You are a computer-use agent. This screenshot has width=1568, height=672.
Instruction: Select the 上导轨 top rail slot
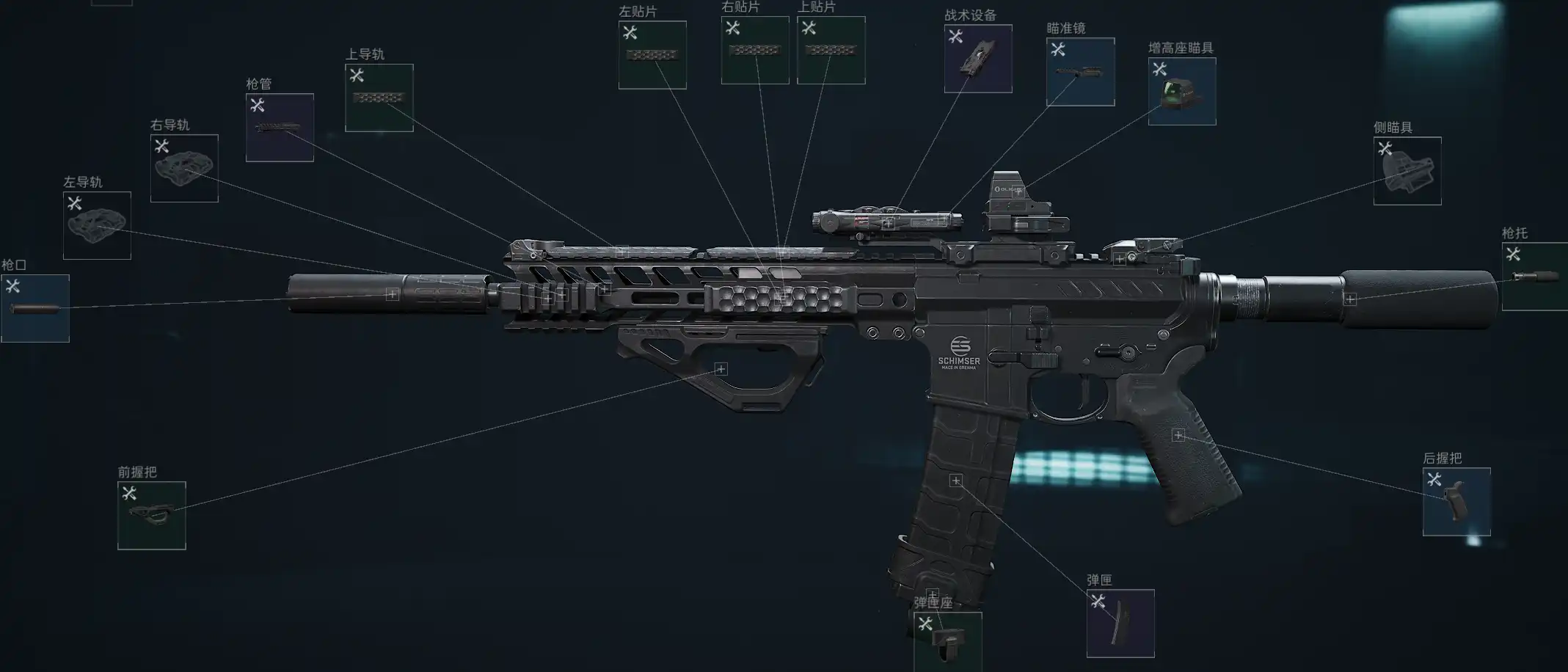(379, 98)
